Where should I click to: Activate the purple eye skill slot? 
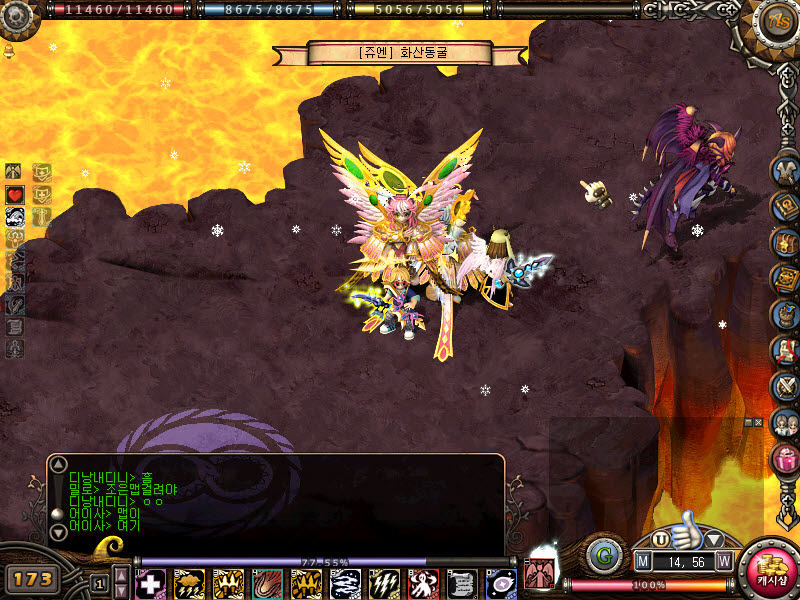[501, 583]
